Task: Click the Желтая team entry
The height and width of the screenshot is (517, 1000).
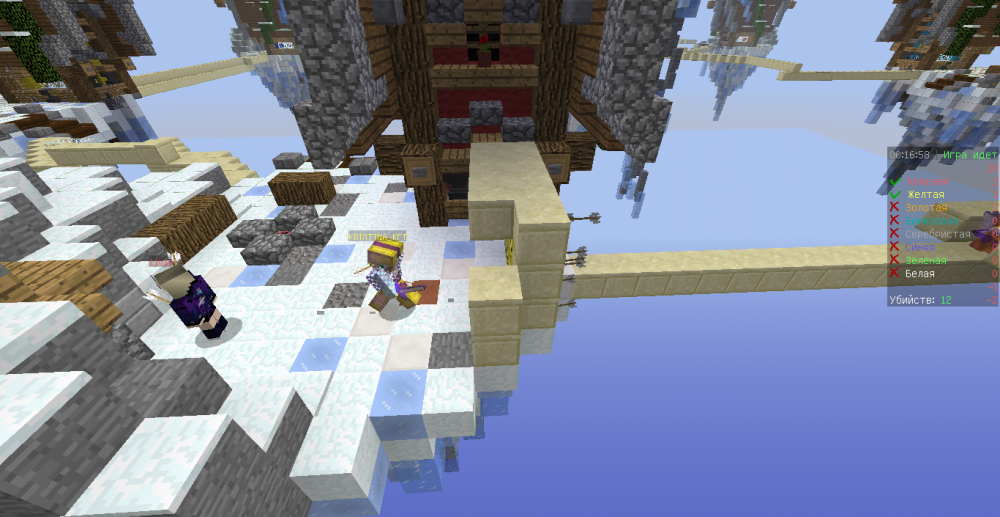Action: pyautogui.click(x=925, y=194)
